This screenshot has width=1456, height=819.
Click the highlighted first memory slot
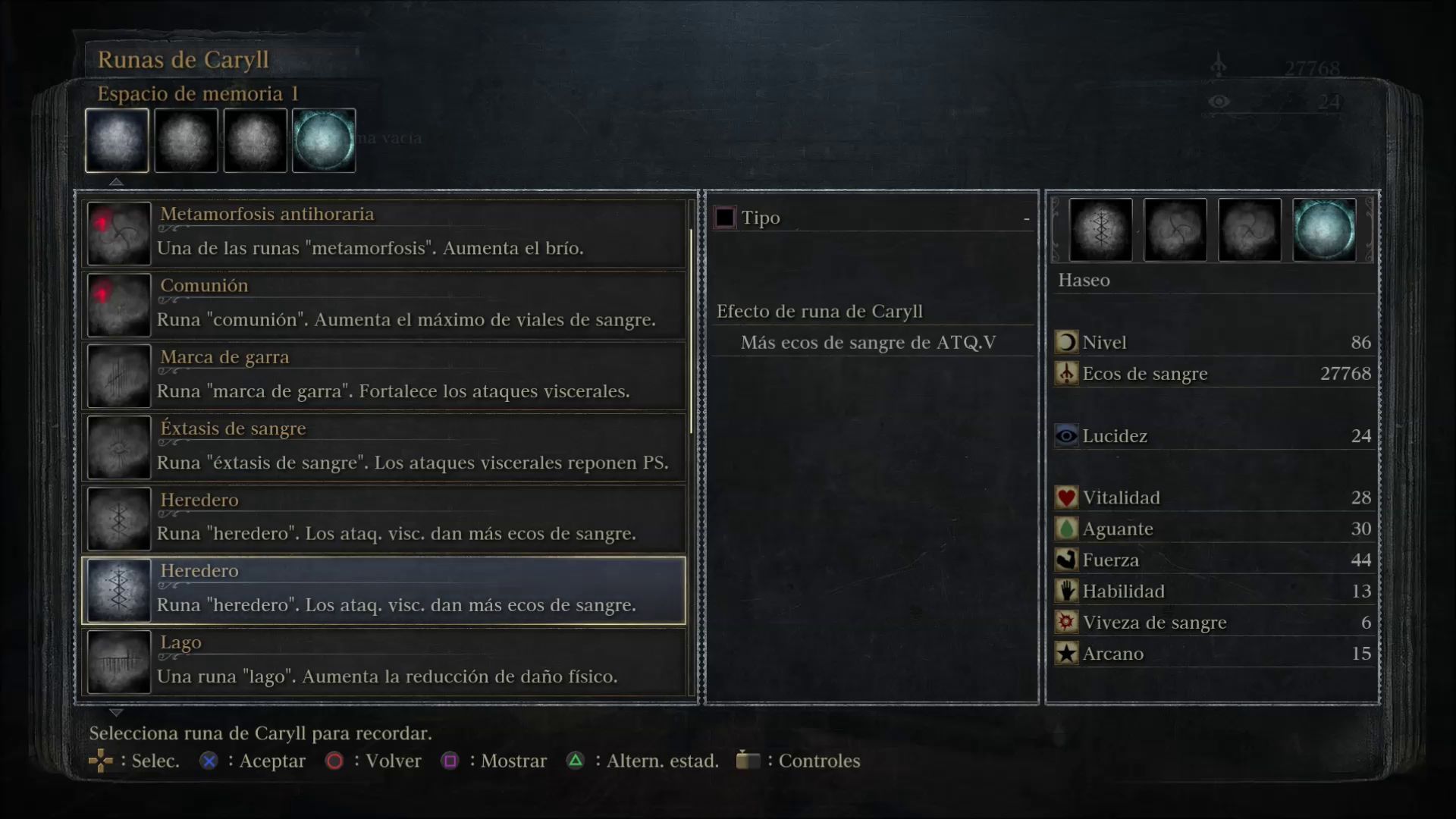point(117,140)
